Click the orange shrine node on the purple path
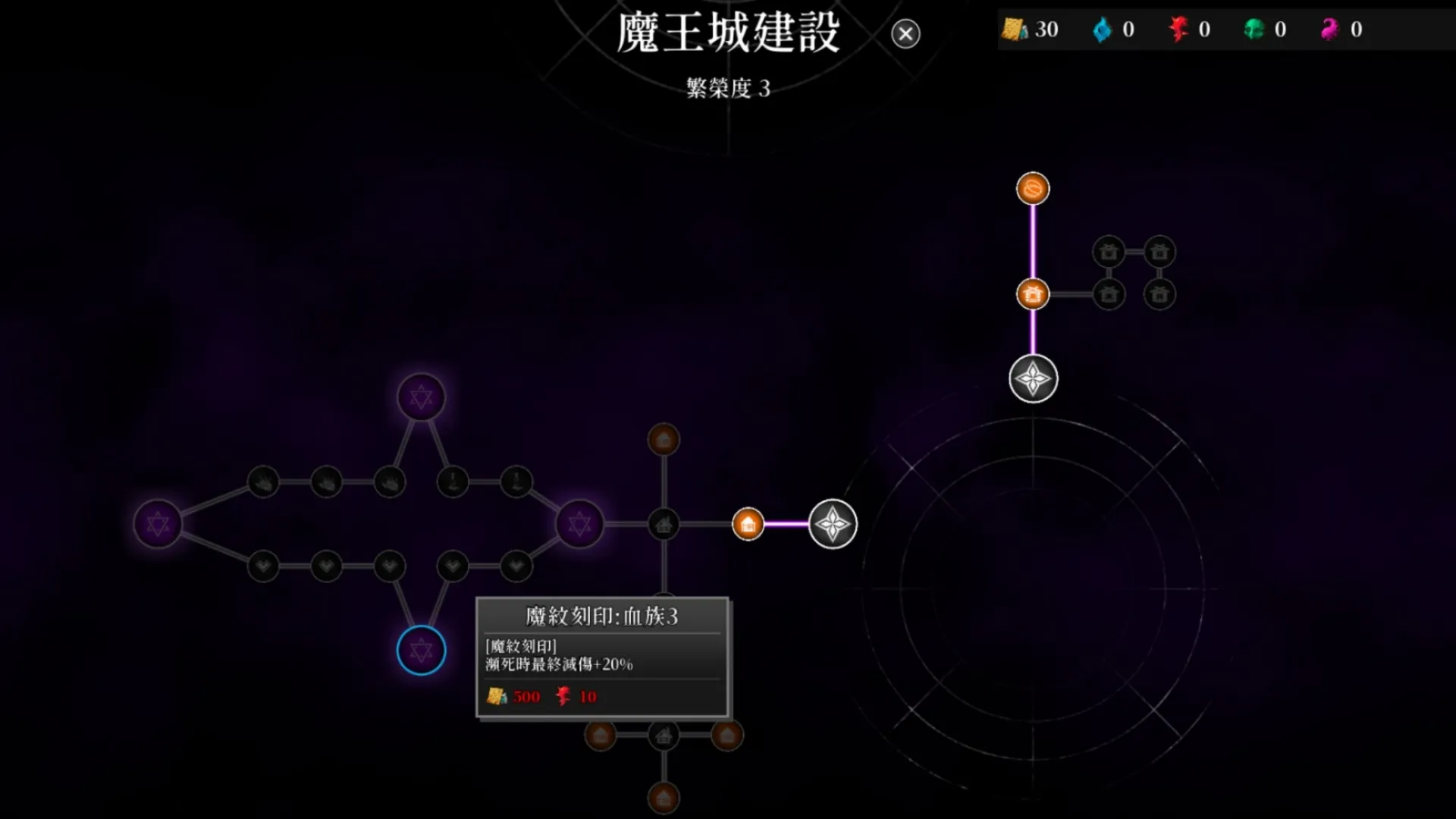This screenshot has width=1456, height=819. tap(1033, 293)
